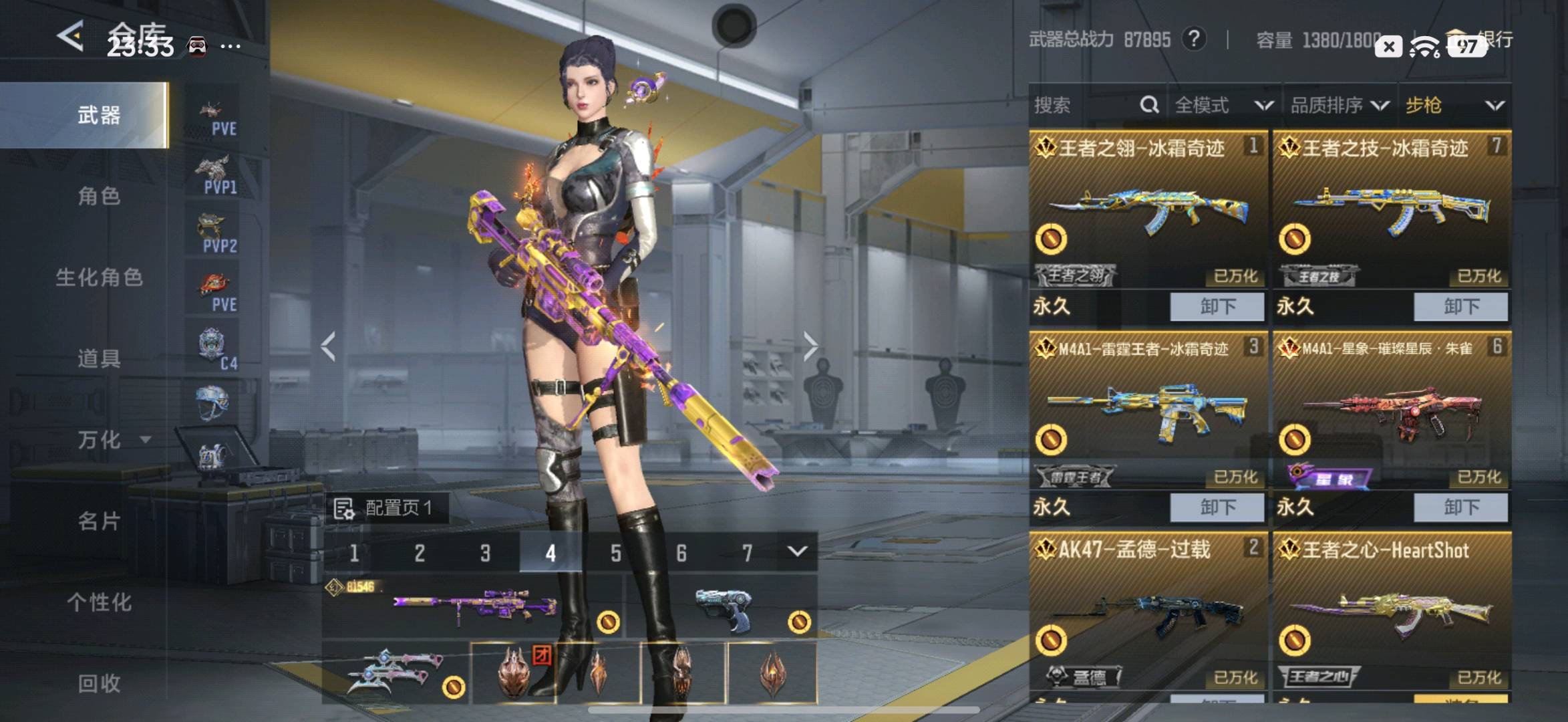Open the 步枪 weapon type dropdown
Image resolution: width=1568 pixels, height=722 pixels.
coord(1454,105)
